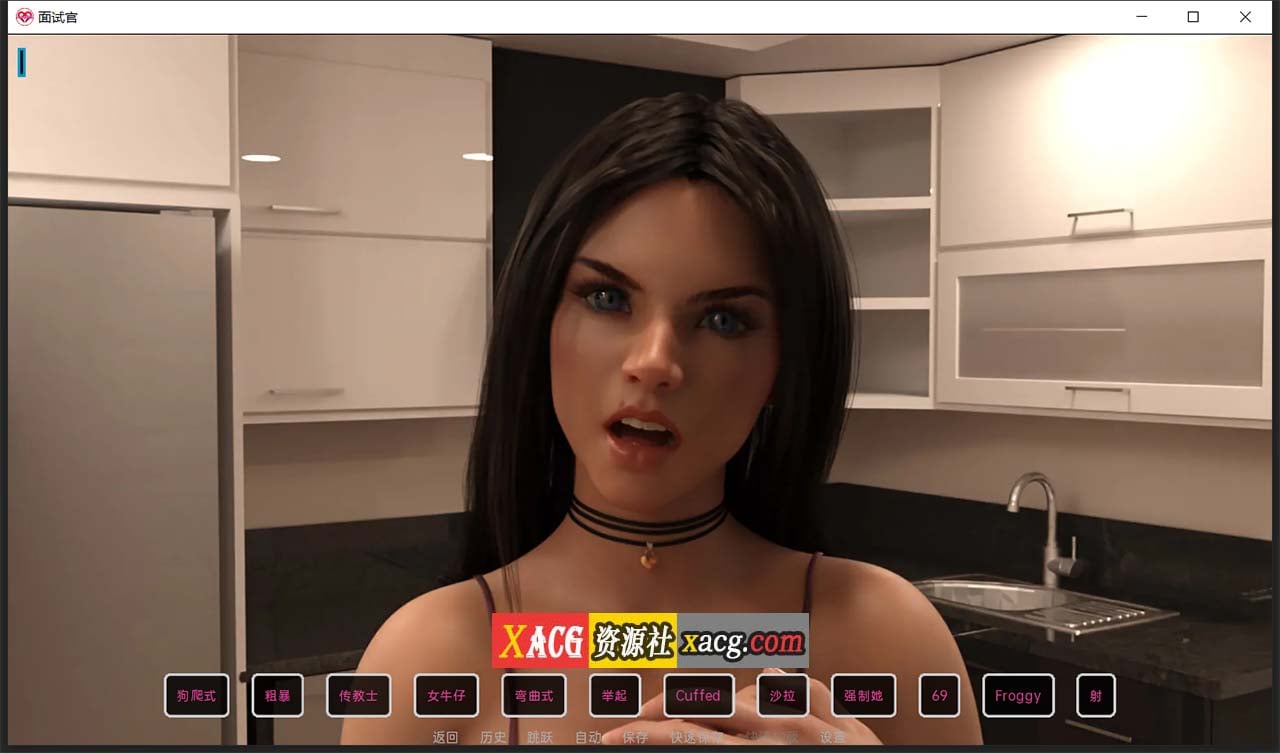
Task: Select the 传教士 position
Action: (358, 695)
